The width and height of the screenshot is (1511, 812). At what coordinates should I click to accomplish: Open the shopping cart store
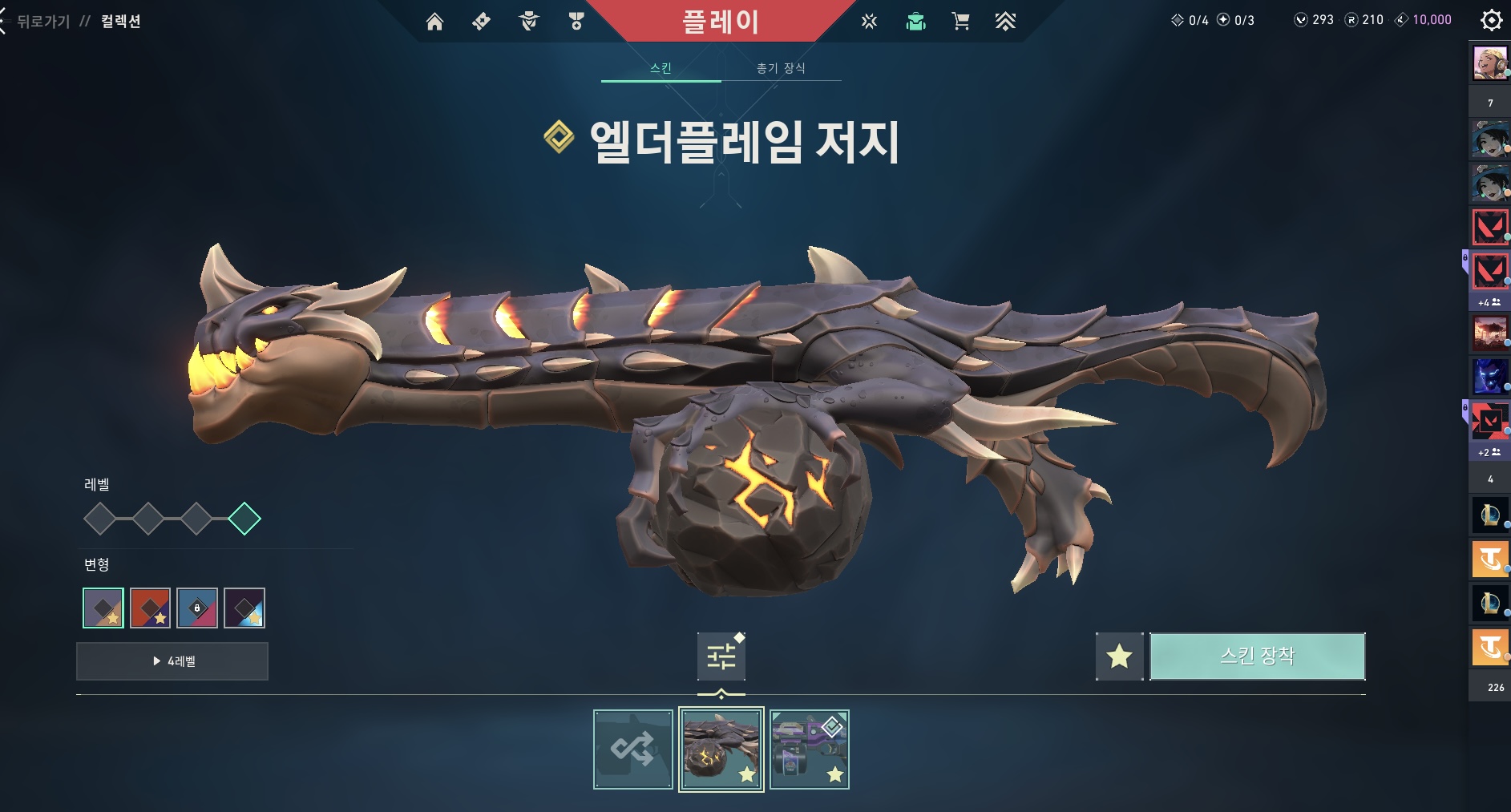coord(960,22)
